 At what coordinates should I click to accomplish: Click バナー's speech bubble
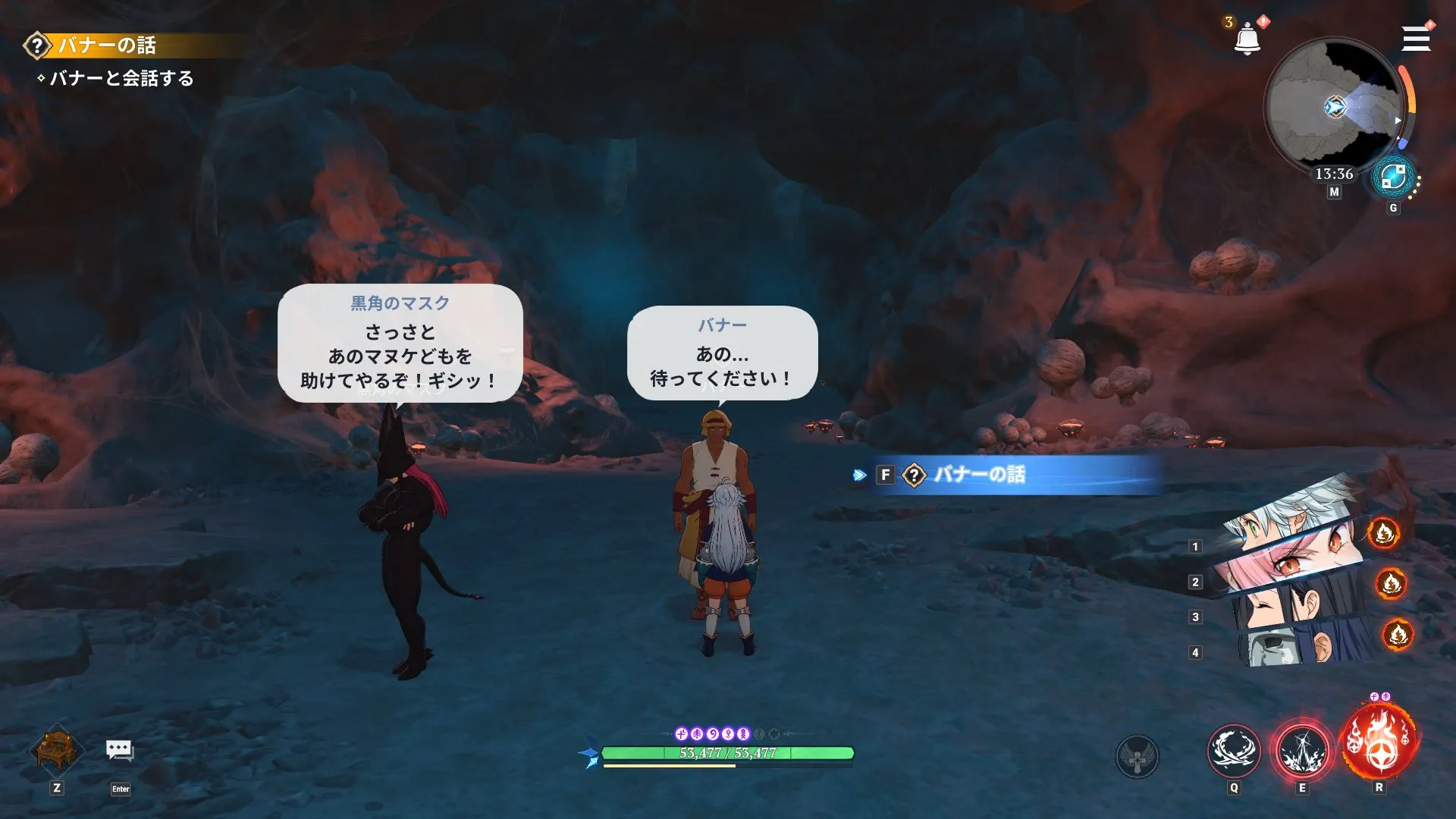[x=722, y=353]
